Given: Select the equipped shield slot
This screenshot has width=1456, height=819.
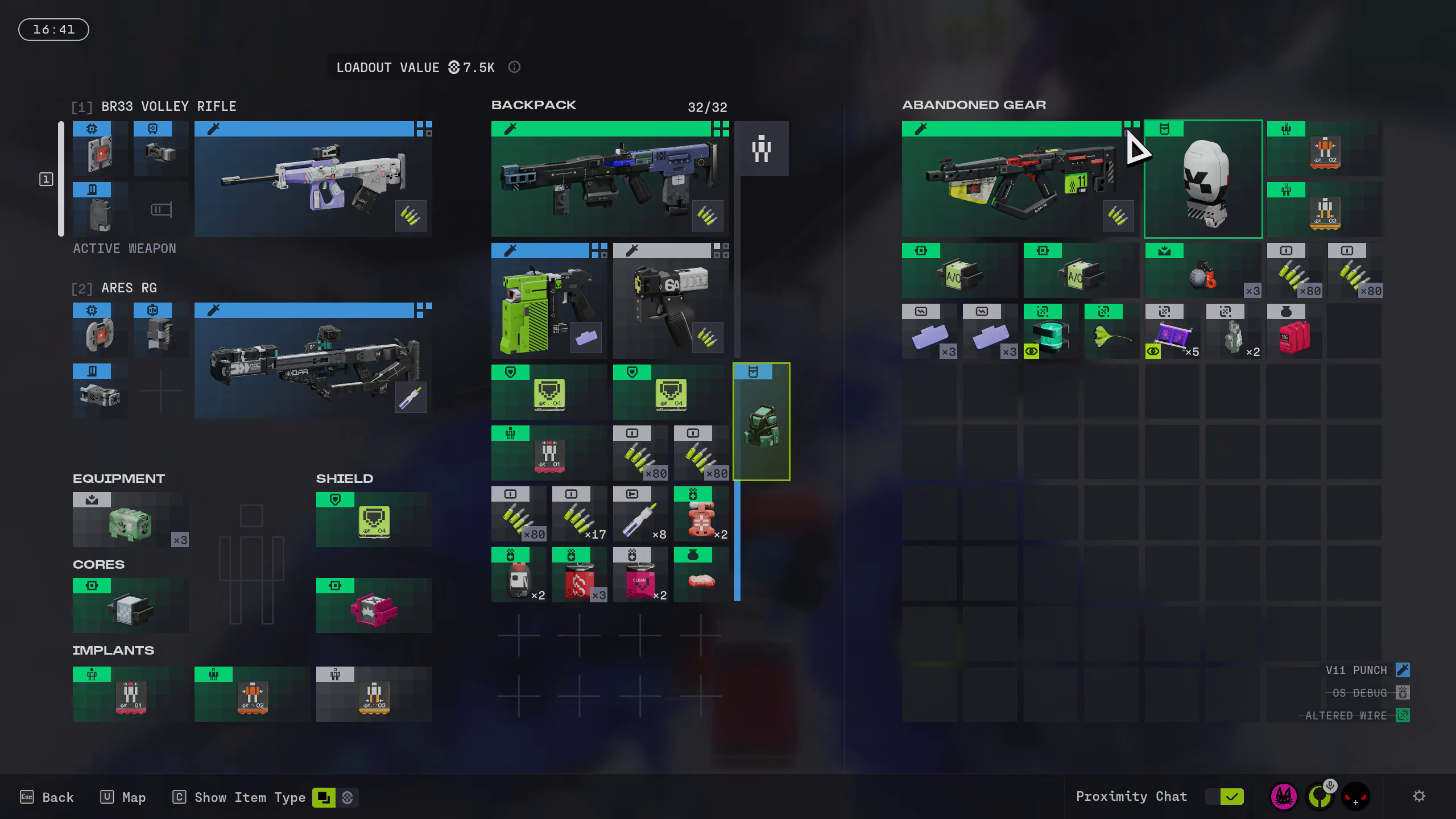Looking at the screenshot, I should point(374,519).
